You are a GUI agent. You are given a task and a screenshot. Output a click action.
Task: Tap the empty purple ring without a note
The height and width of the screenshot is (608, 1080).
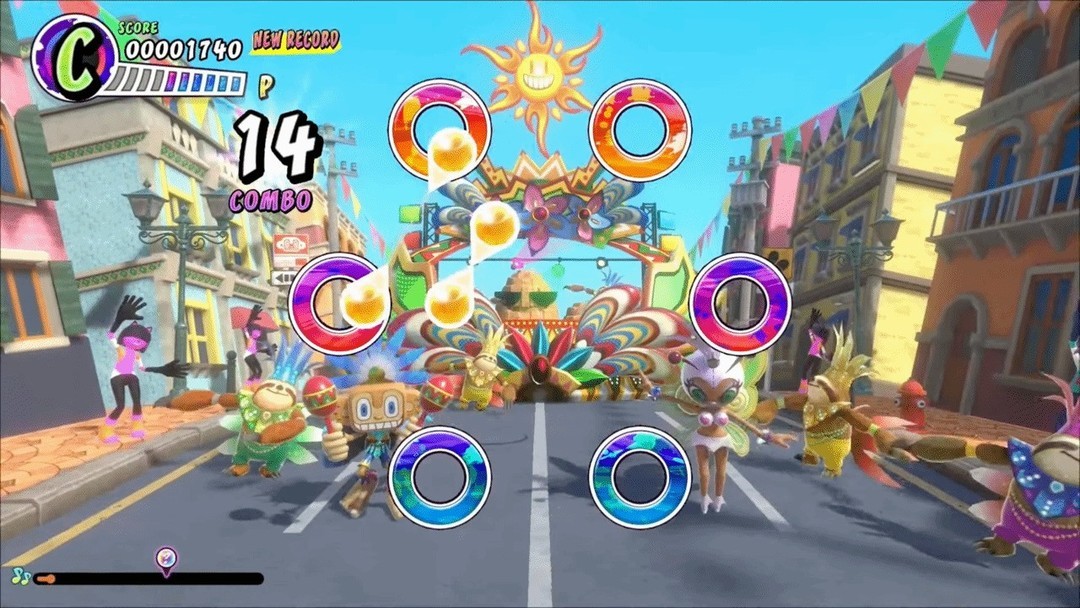740,303
